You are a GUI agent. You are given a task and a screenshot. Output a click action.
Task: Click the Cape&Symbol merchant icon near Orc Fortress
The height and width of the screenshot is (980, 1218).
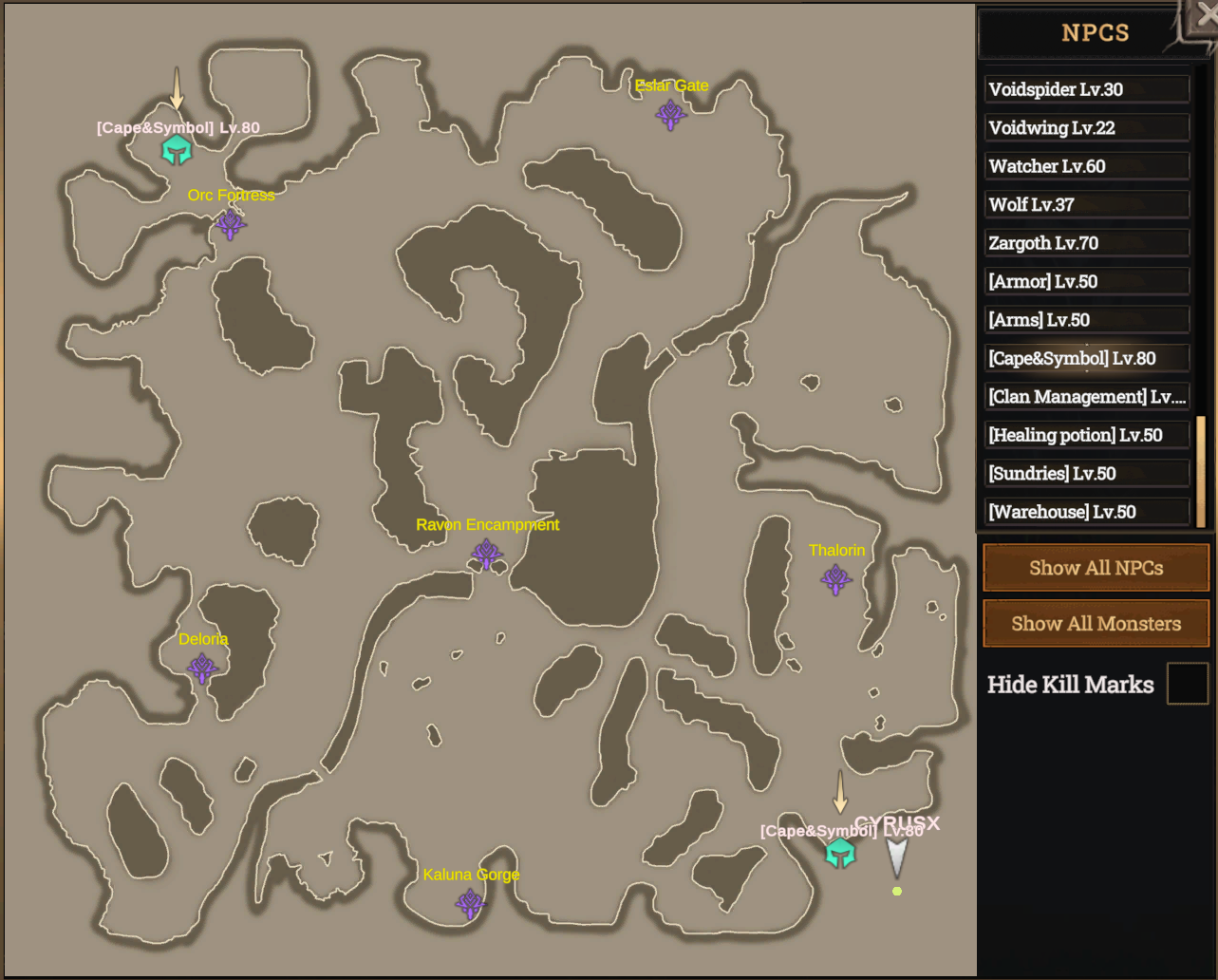177,149
